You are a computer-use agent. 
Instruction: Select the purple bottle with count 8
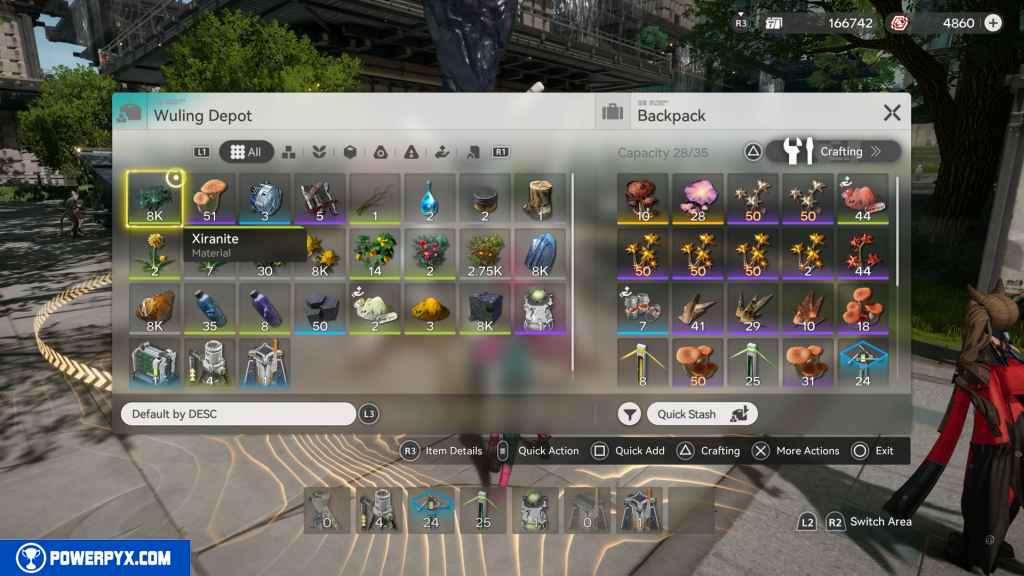(264, 308)
